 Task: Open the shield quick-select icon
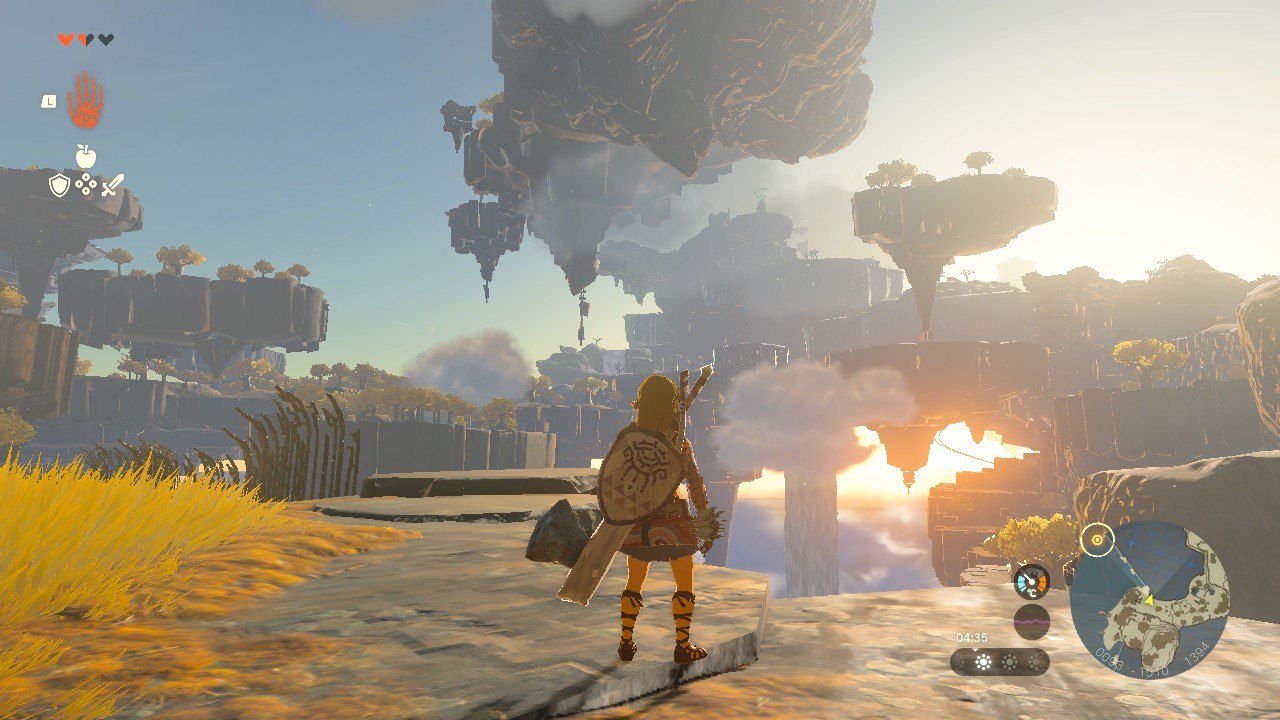pyautogui.click(x=59, y=185)
